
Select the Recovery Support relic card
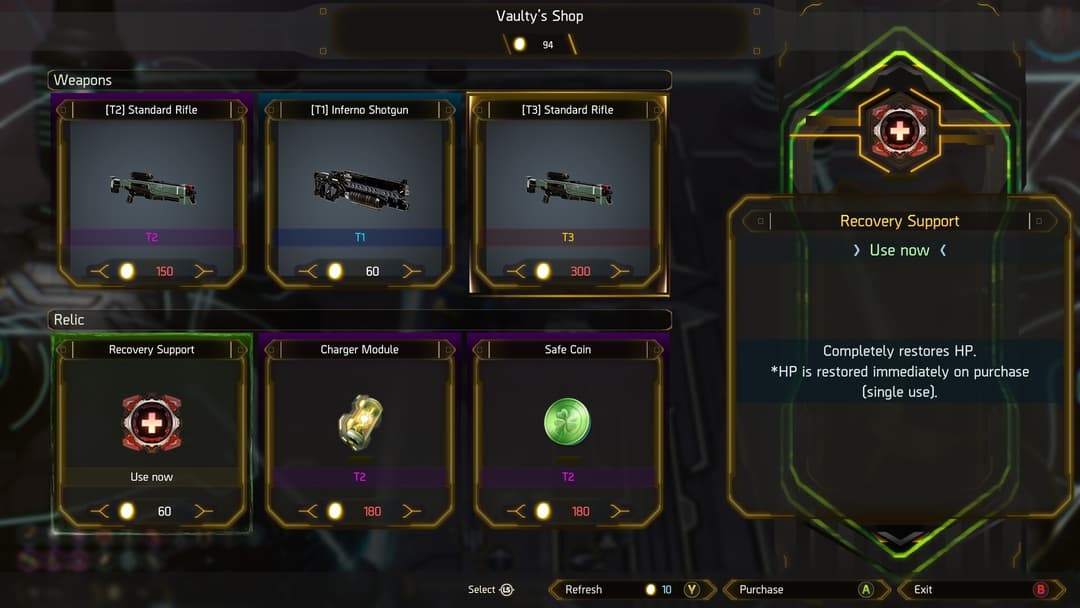point(152,432)
